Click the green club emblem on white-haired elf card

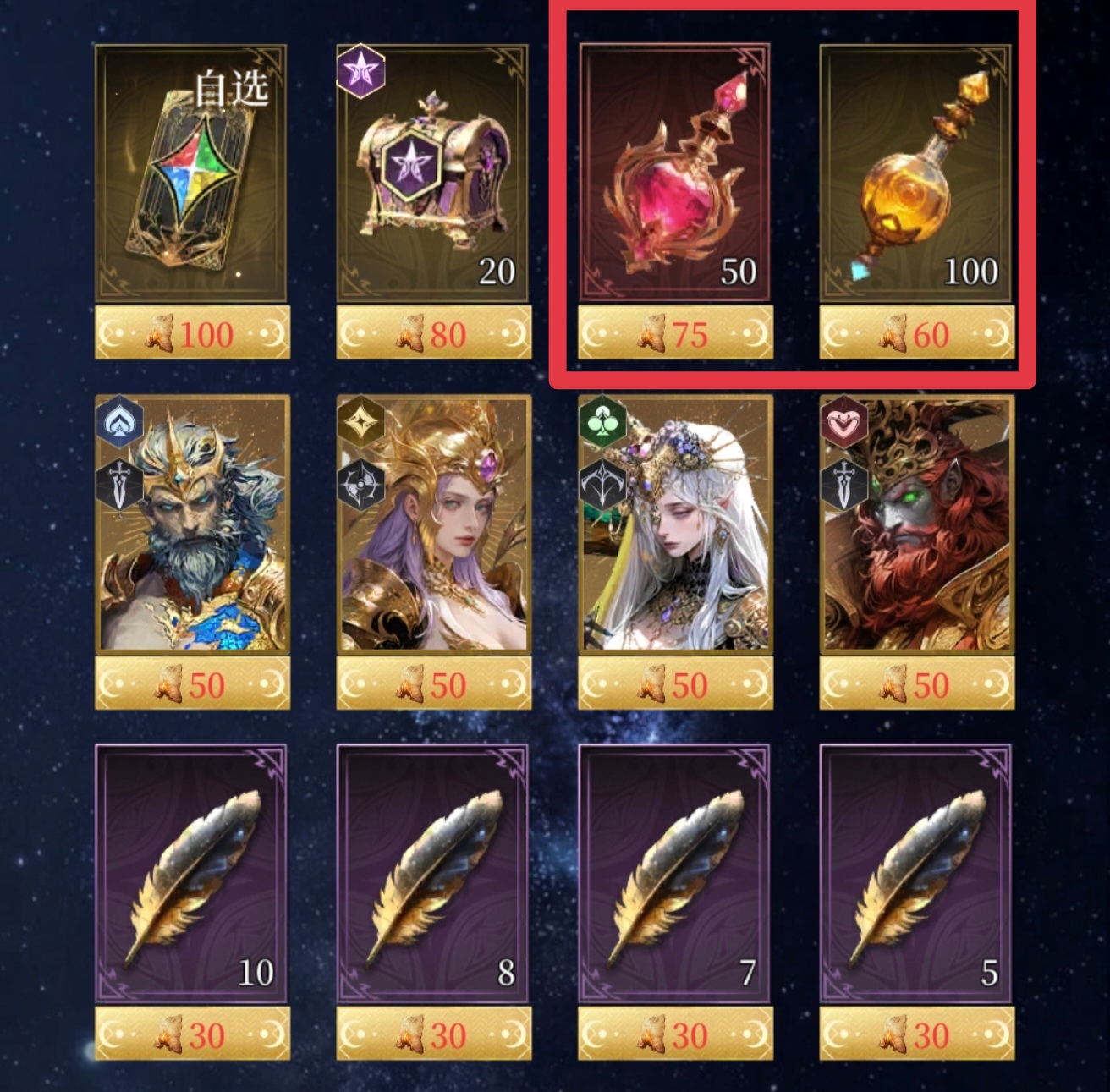[602, 420]
